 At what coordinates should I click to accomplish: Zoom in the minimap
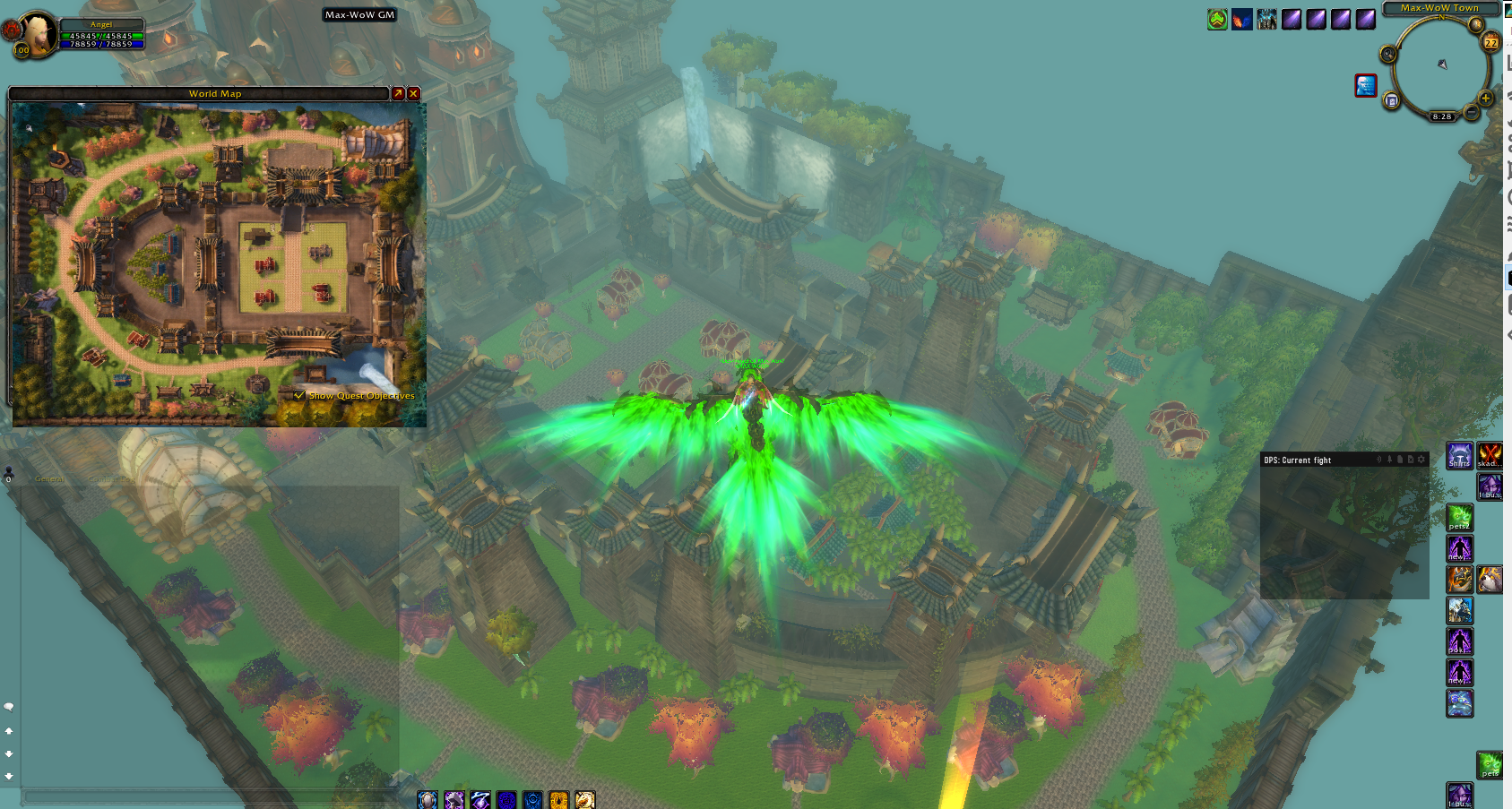tap(1485, 98)
